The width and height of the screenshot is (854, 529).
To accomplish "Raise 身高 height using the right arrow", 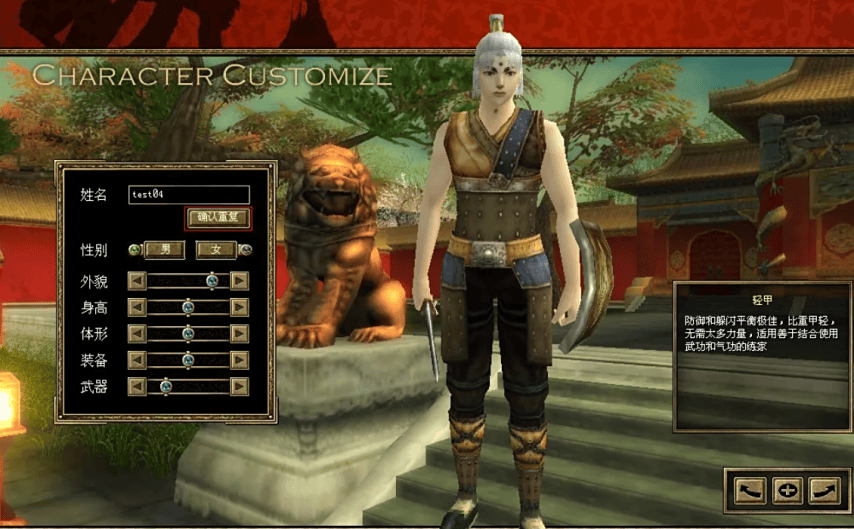I will point(239,307).
